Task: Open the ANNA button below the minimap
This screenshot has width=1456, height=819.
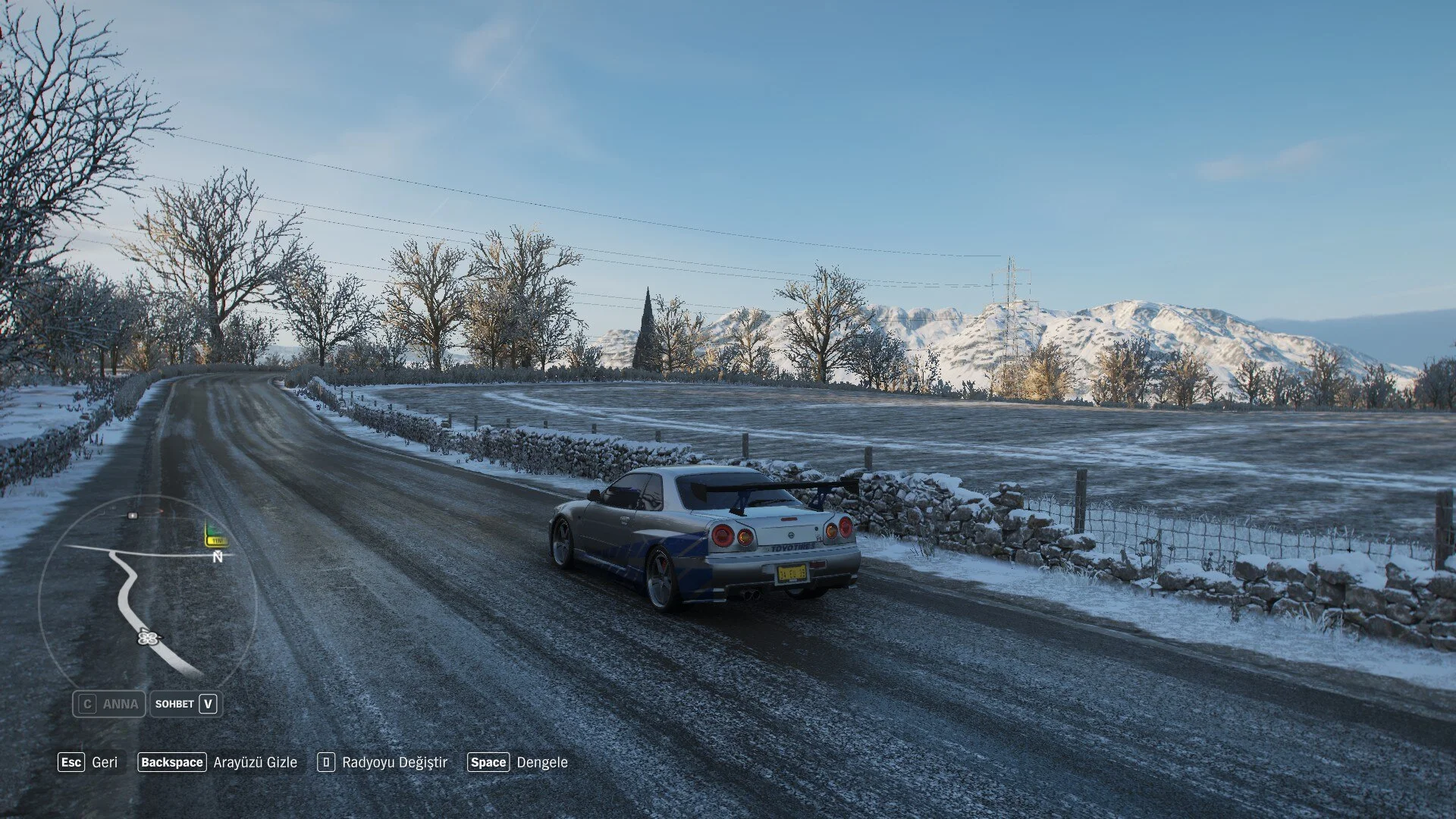Action: click(x=109, y=704)
